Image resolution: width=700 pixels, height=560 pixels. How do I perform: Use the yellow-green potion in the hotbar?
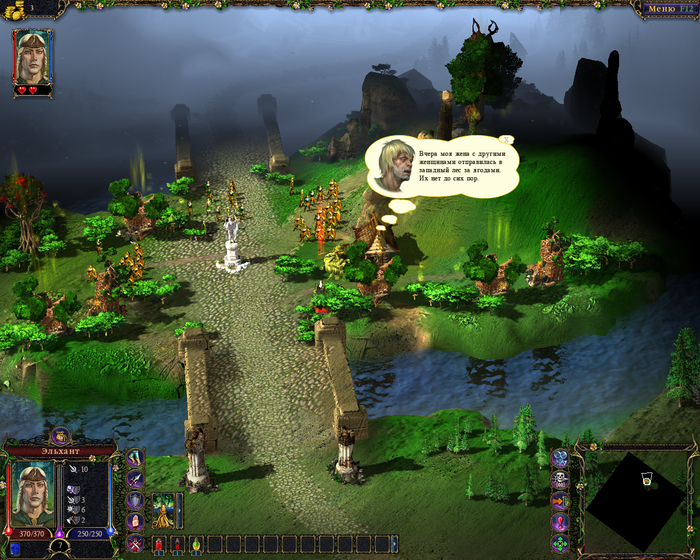point(196,544)
